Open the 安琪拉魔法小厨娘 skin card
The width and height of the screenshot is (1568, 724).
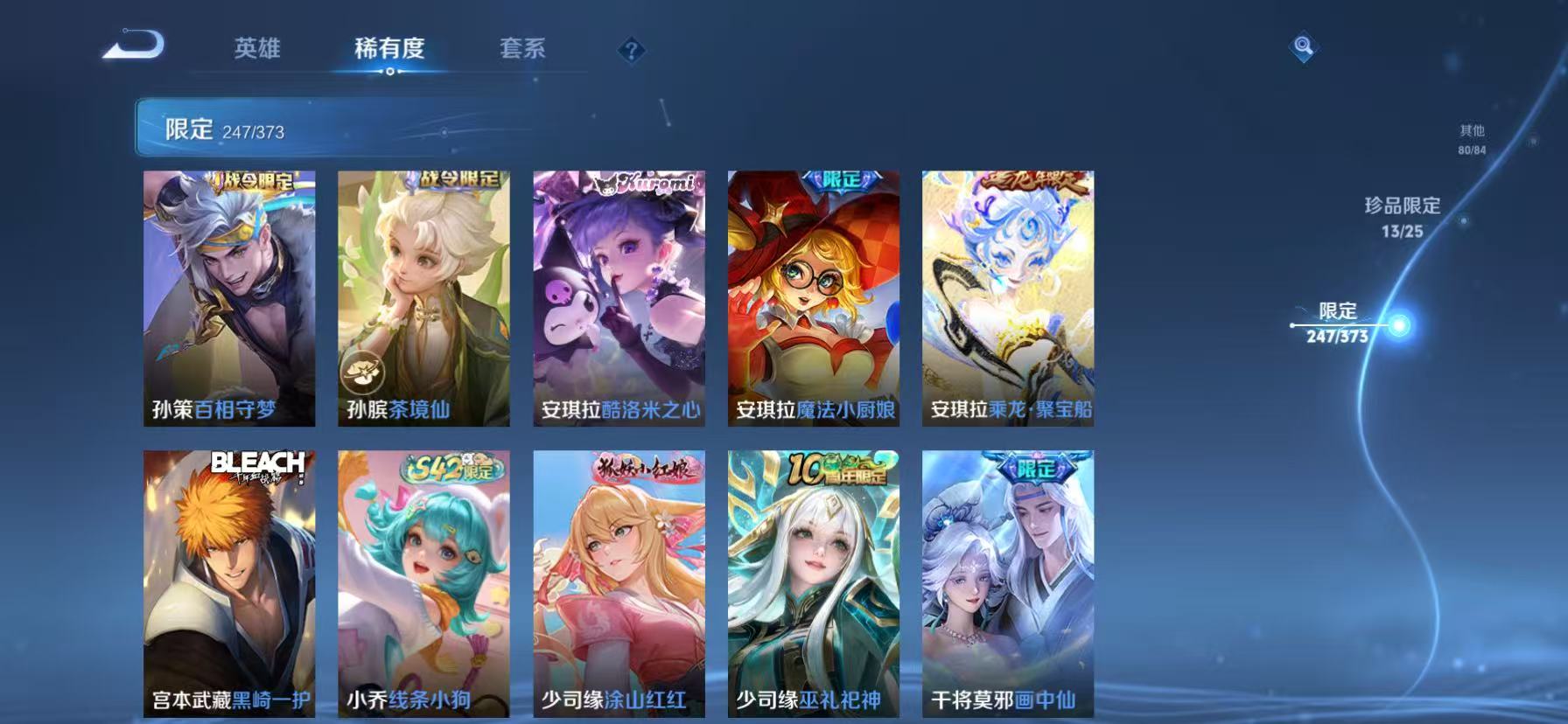pyautogui.click(x=813, y=297)
